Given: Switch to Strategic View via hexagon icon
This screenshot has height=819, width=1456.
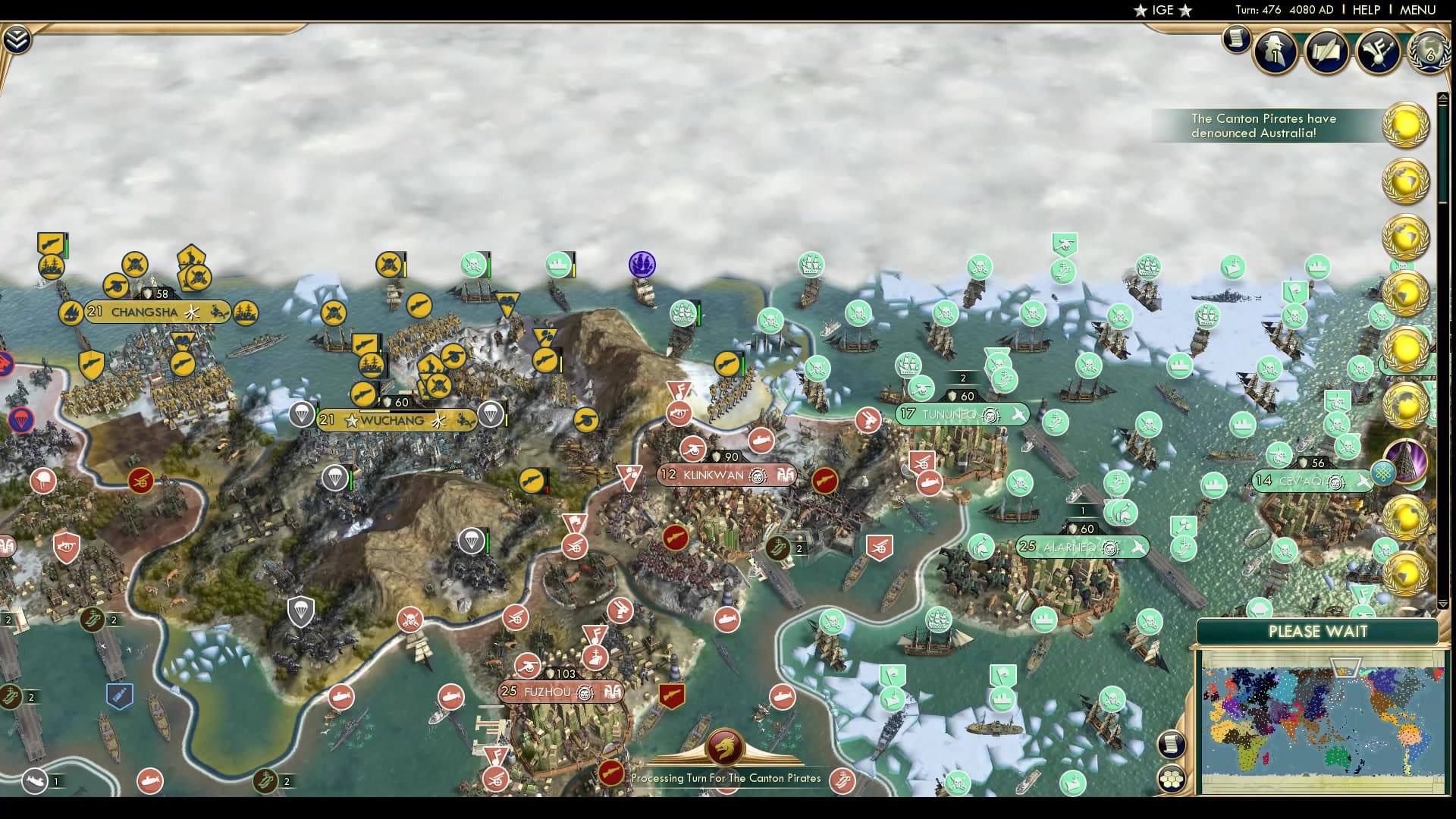Looking at the screenshot, I should [1172, 778].
